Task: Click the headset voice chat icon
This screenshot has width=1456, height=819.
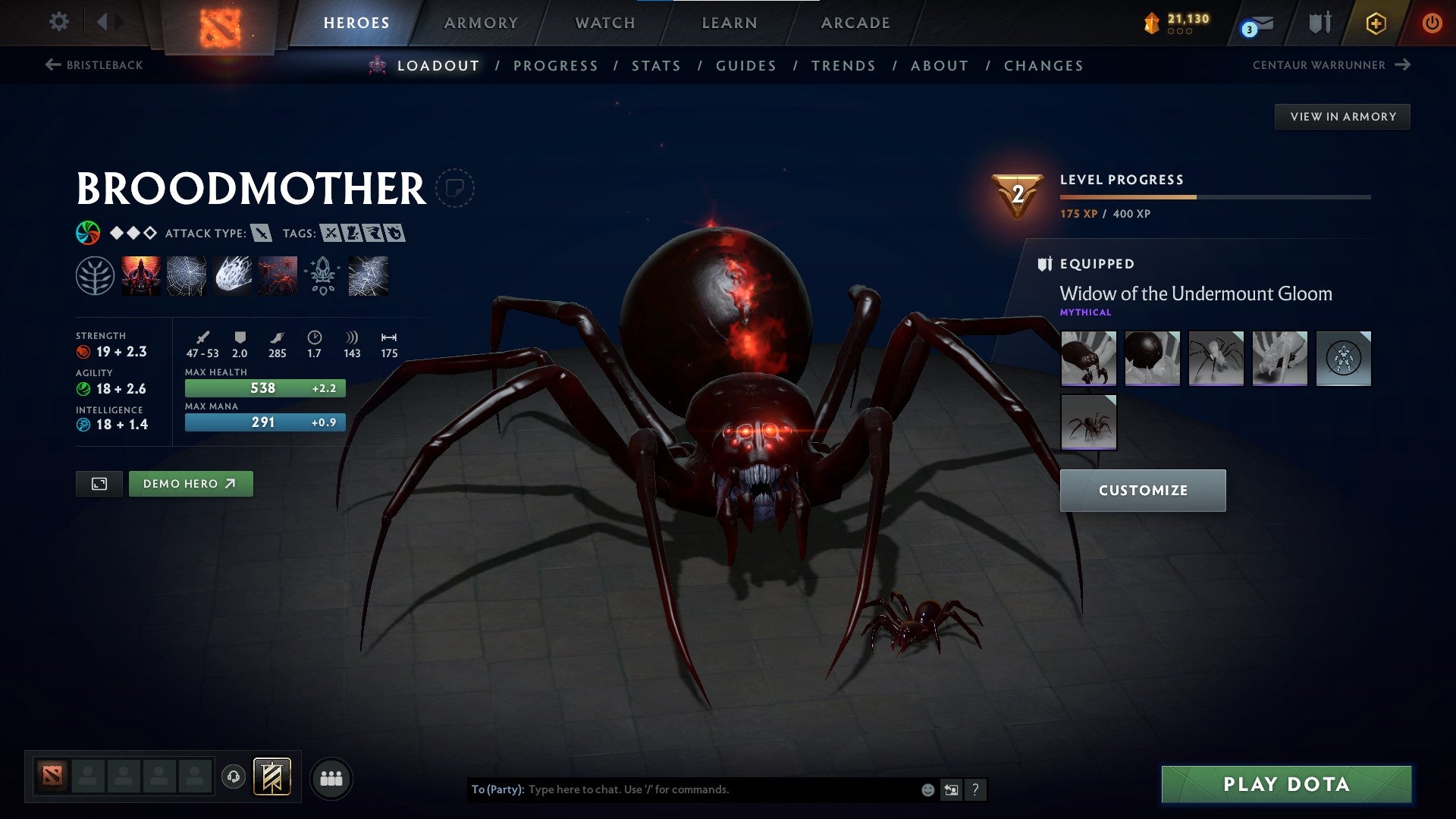Action: 235,777
